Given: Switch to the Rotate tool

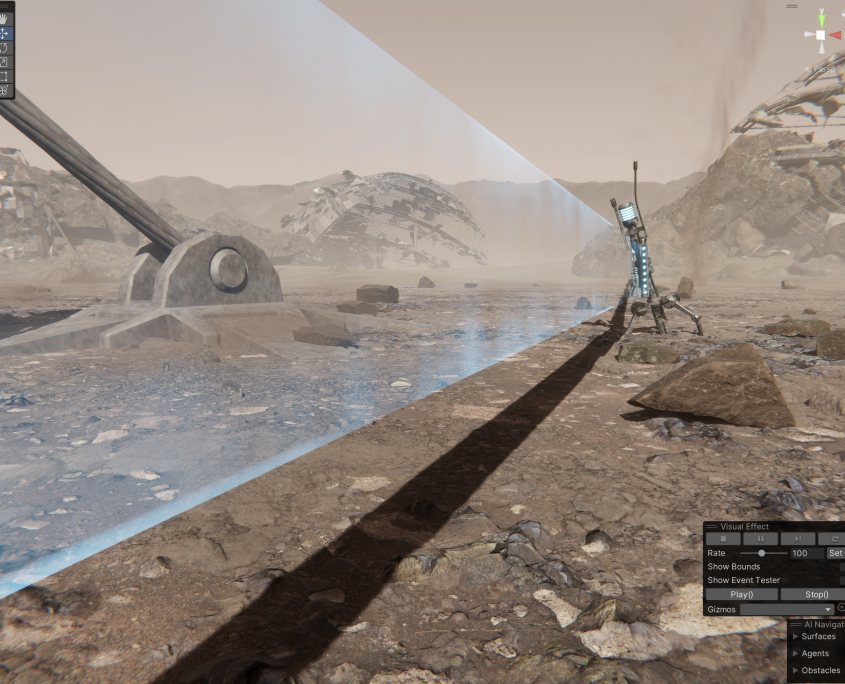Looking at the screenshot, I should tap(5, 47).
